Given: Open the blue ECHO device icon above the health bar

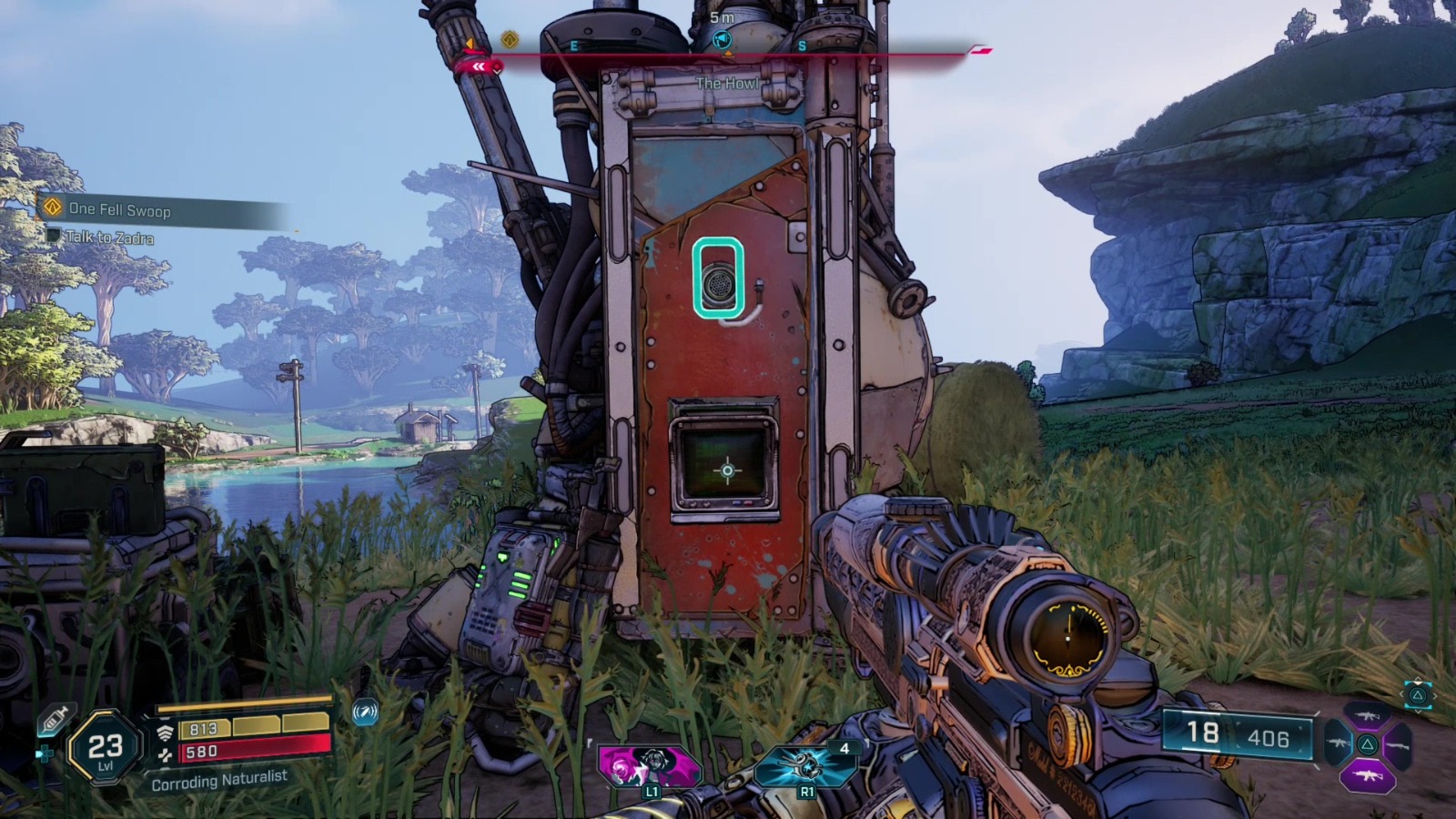Looking at the screenshot, I should click(x=364, y=712).
